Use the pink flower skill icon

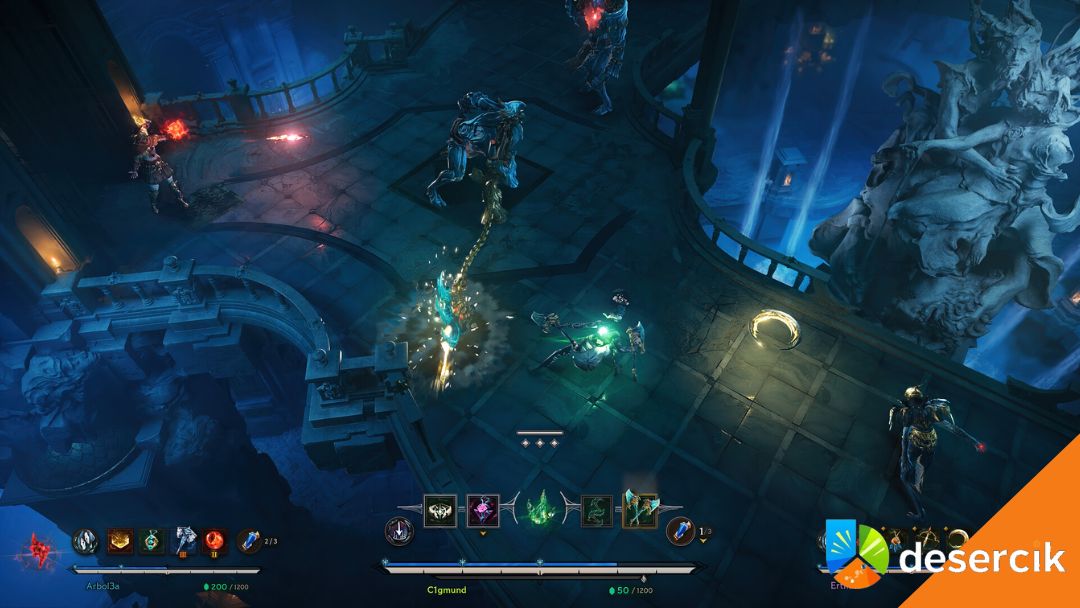[484, 510]
